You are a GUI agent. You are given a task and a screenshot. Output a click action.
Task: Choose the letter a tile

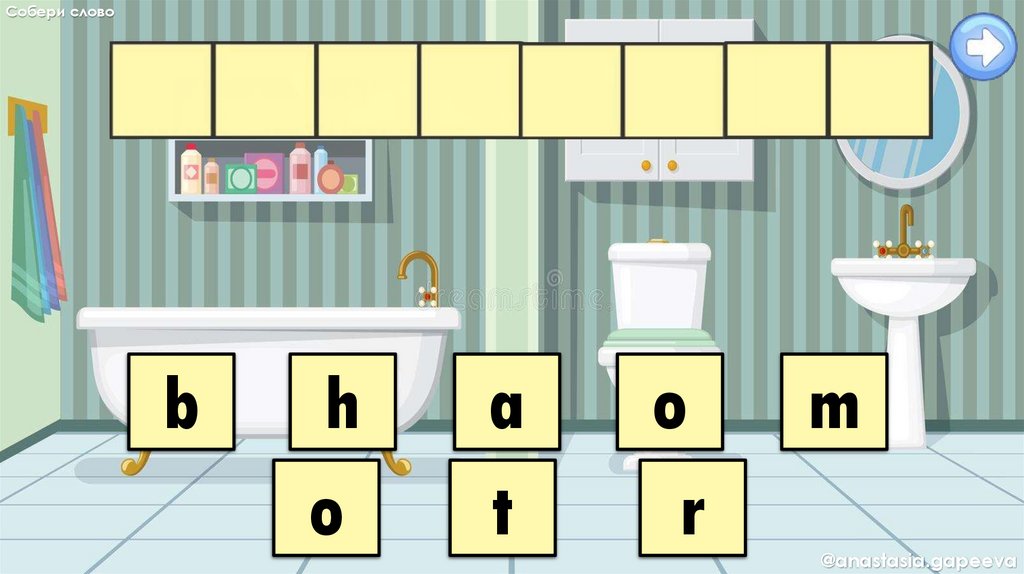506,401
